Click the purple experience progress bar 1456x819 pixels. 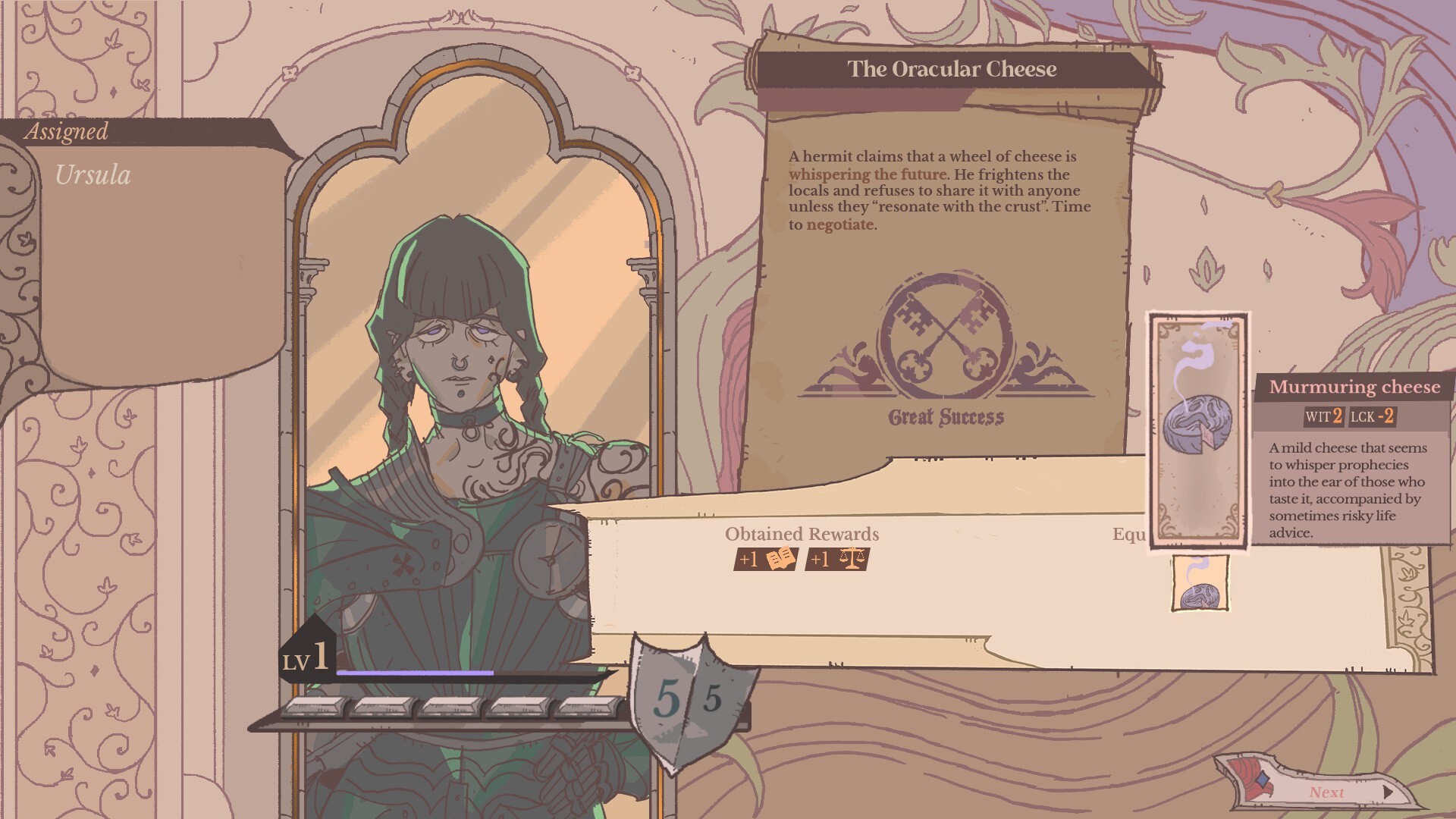[x=417, y=672]
